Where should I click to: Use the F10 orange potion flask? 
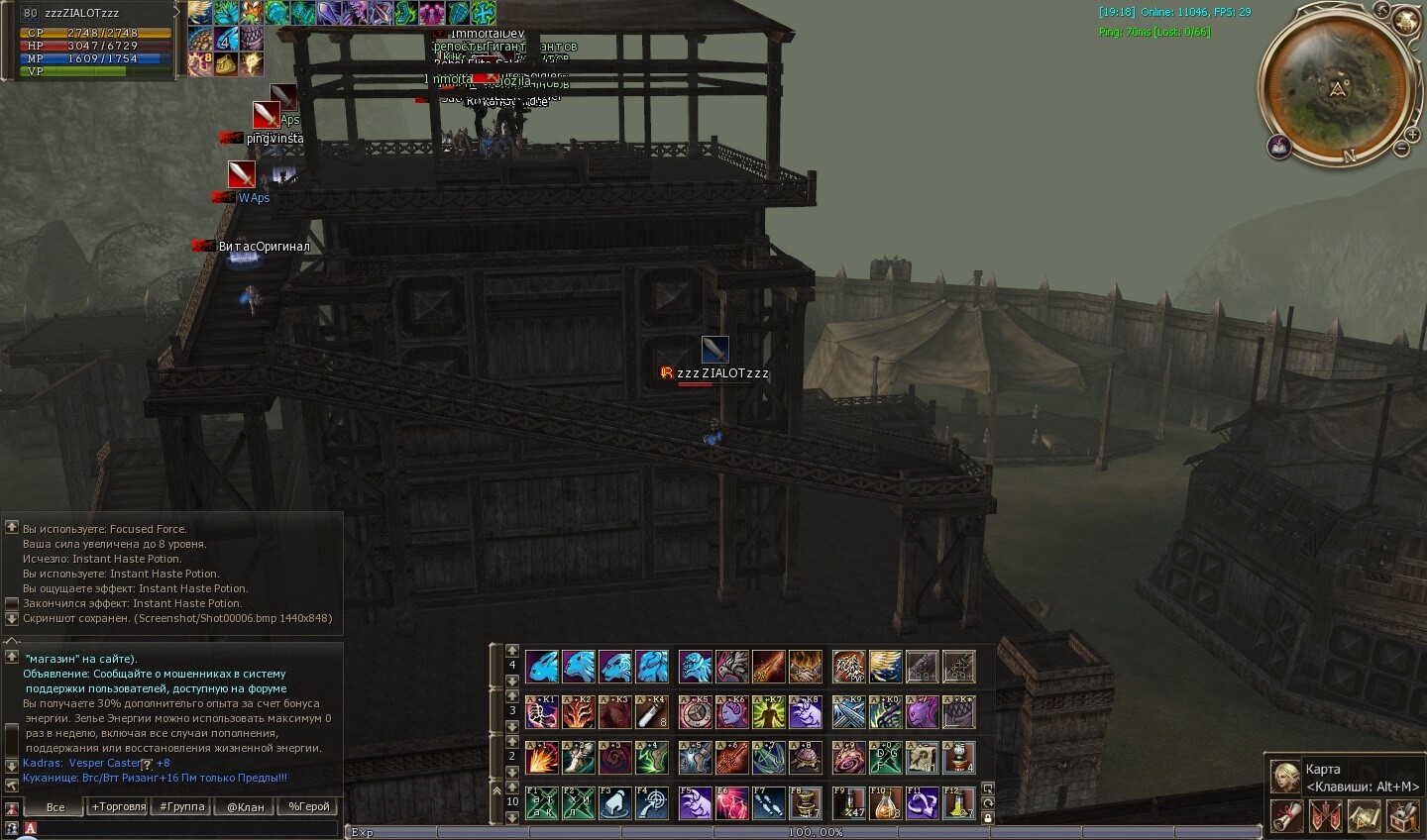click(885, 802)
